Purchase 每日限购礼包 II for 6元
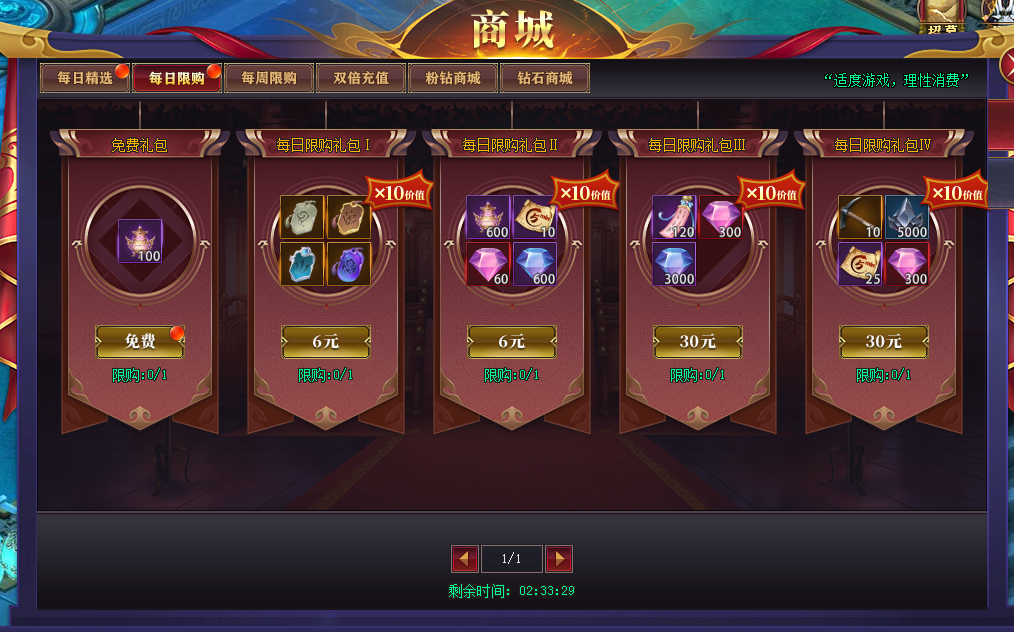 pyautogui.click(x=512, y=342)
